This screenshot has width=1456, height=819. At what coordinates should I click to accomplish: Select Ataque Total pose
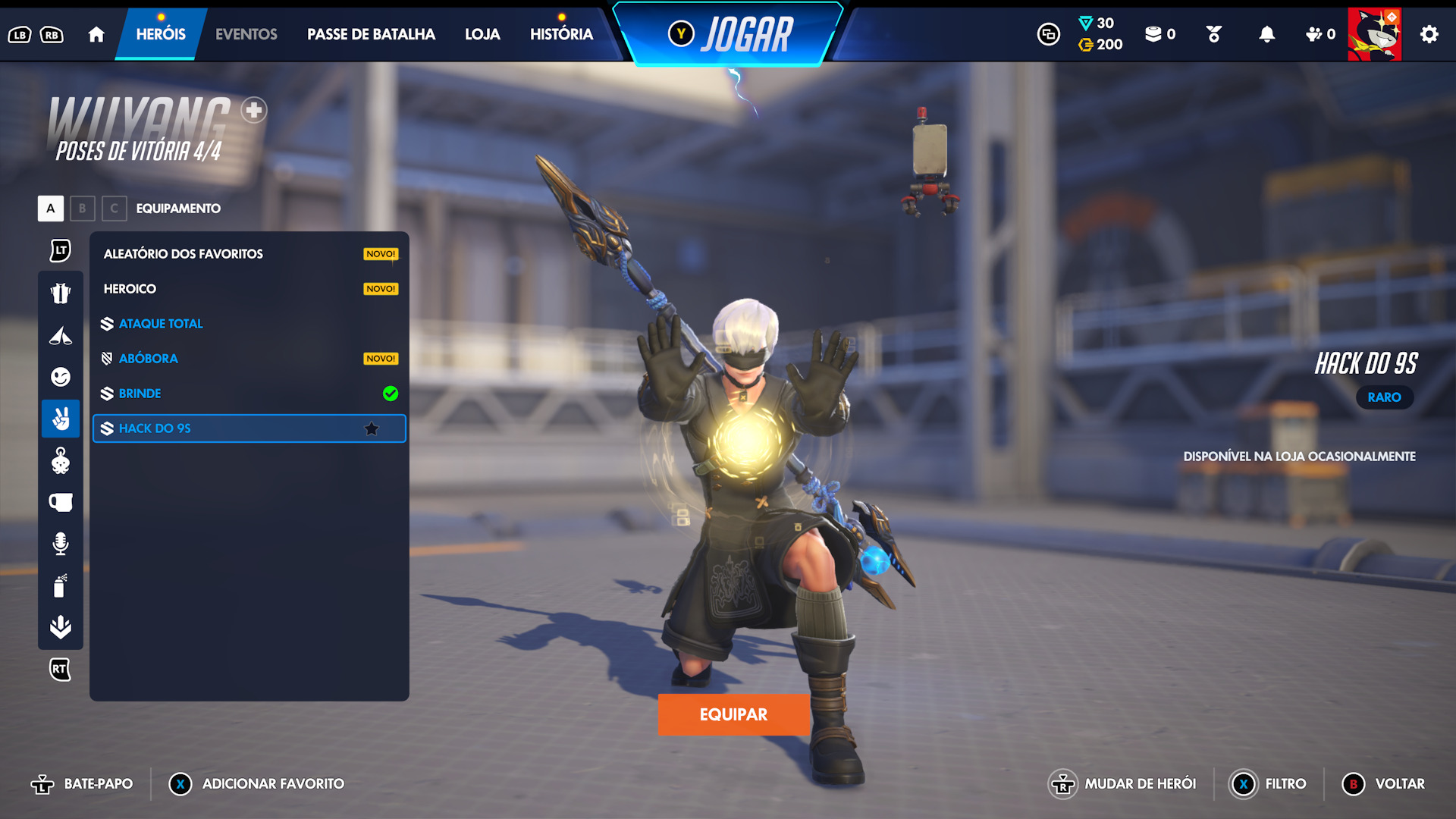coord(249,324)
